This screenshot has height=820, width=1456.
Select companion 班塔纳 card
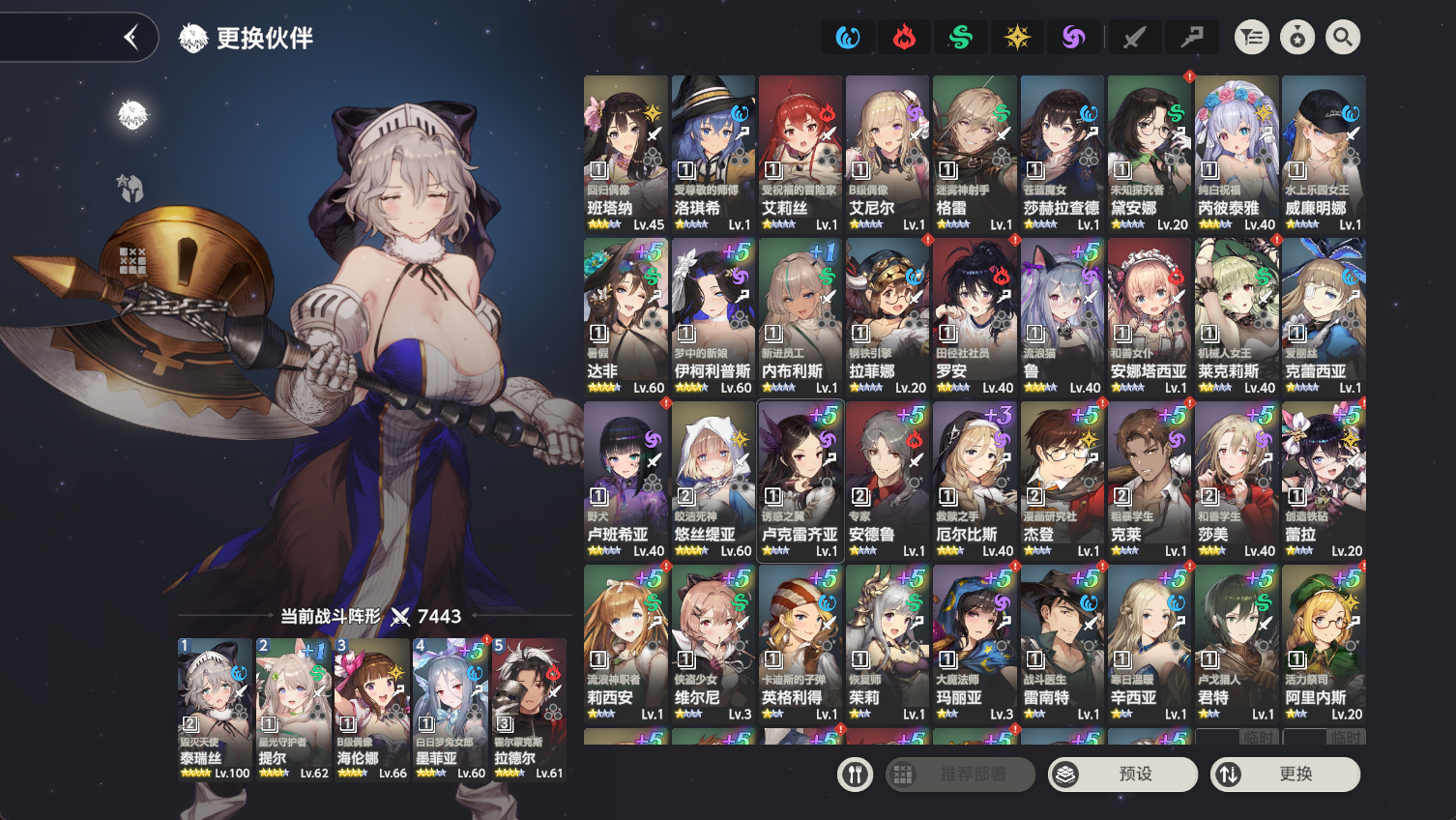click(626, 154)
